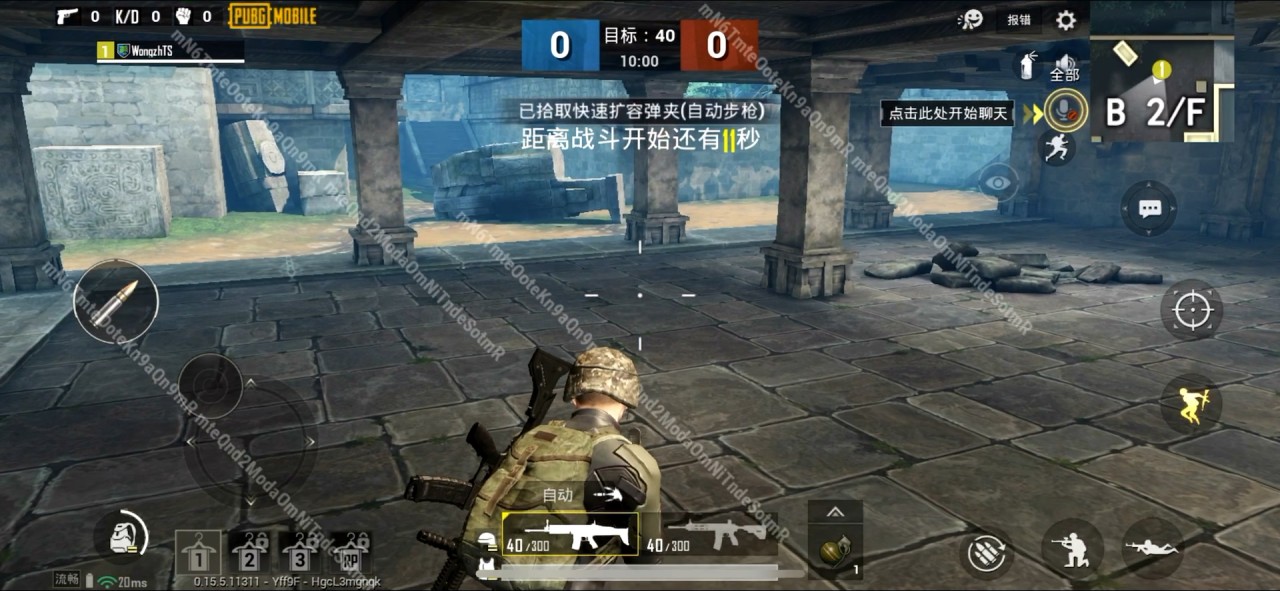Expand the throwables list arrow
The image size is (1280, 591).
(835, 512)
